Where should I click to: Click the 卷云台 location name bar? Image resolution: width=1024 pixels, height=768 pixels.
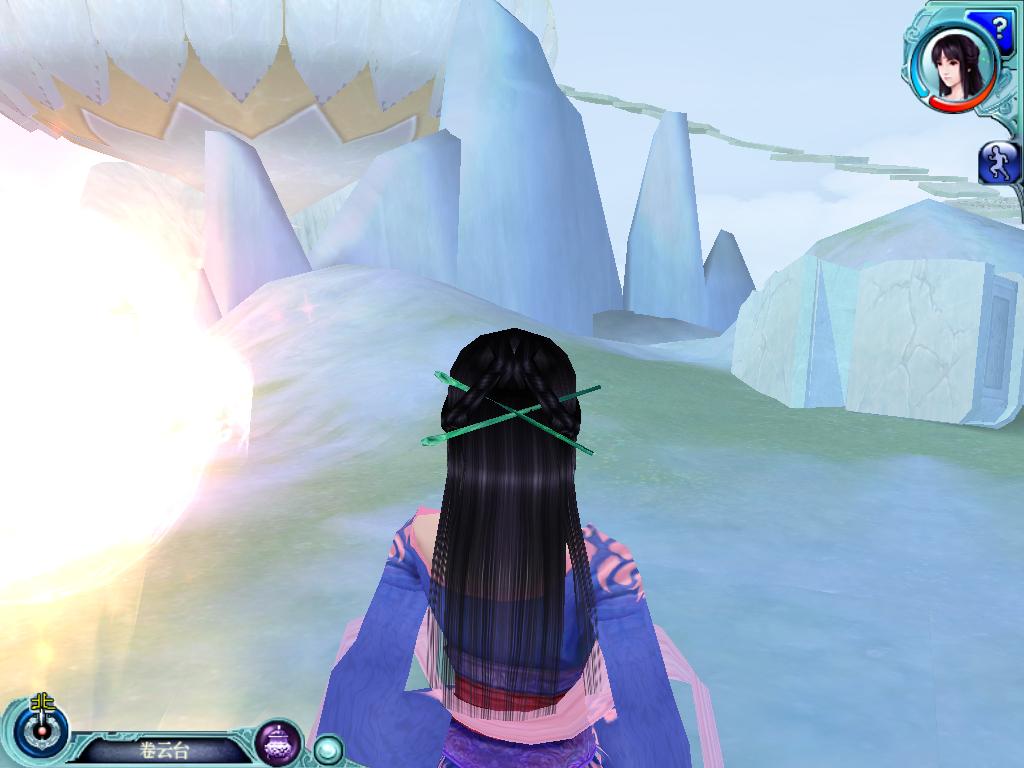tap(164, 750)
